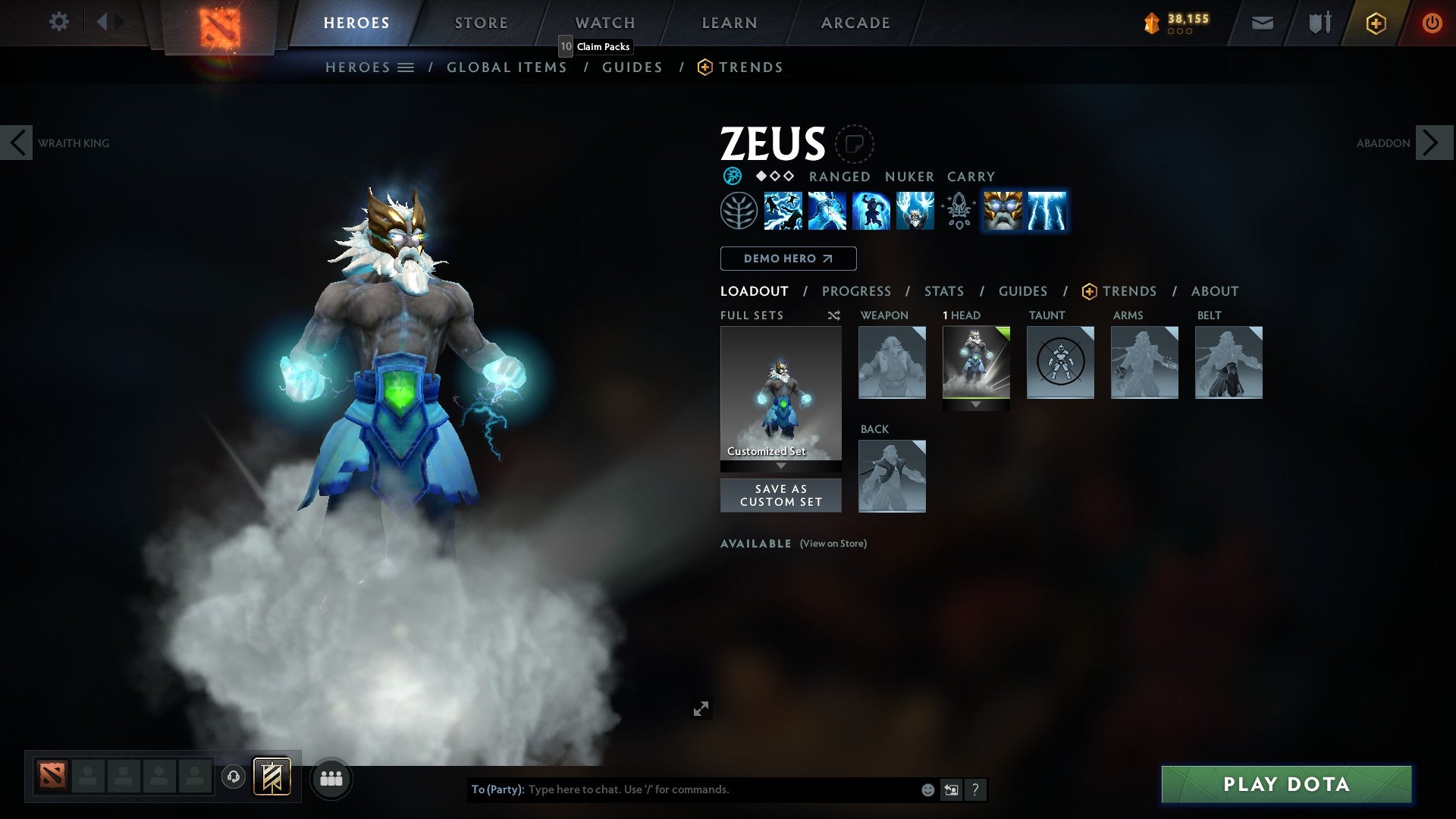Click the SAVE AS CUSTOM SET button

(780, 495)
